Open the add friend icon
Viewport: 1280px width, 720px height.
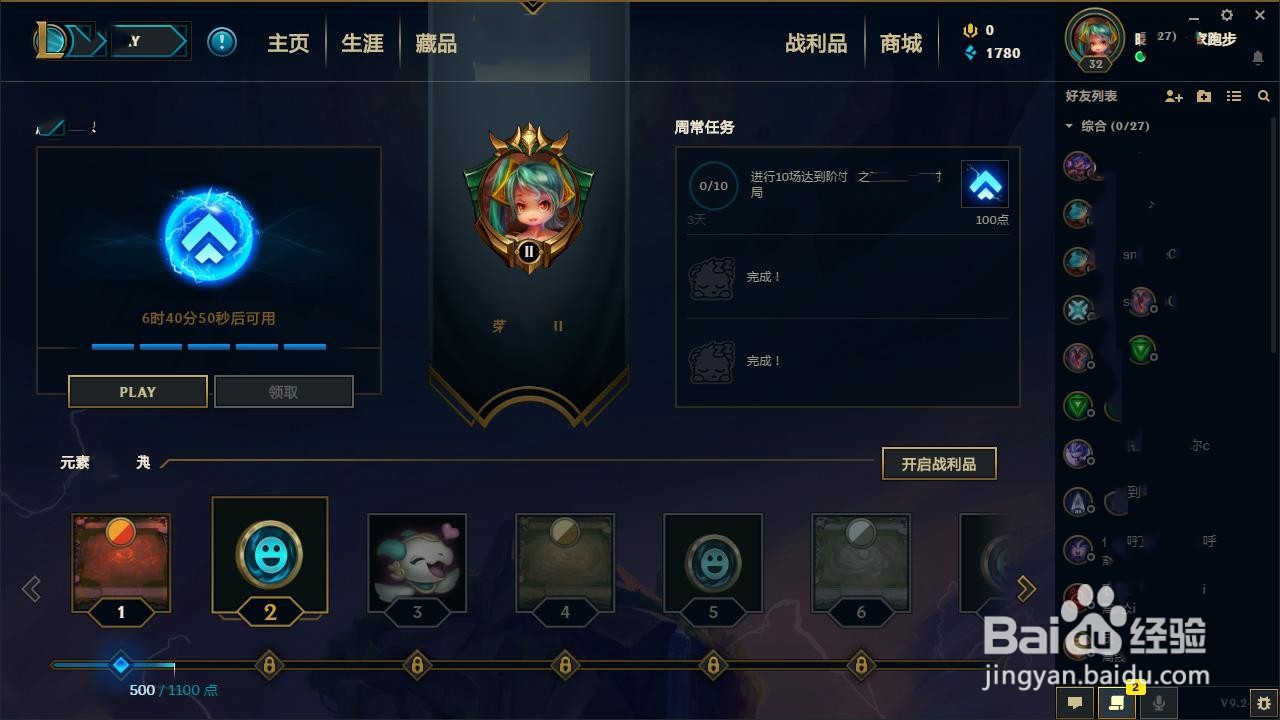click(x=1173, y=96)
